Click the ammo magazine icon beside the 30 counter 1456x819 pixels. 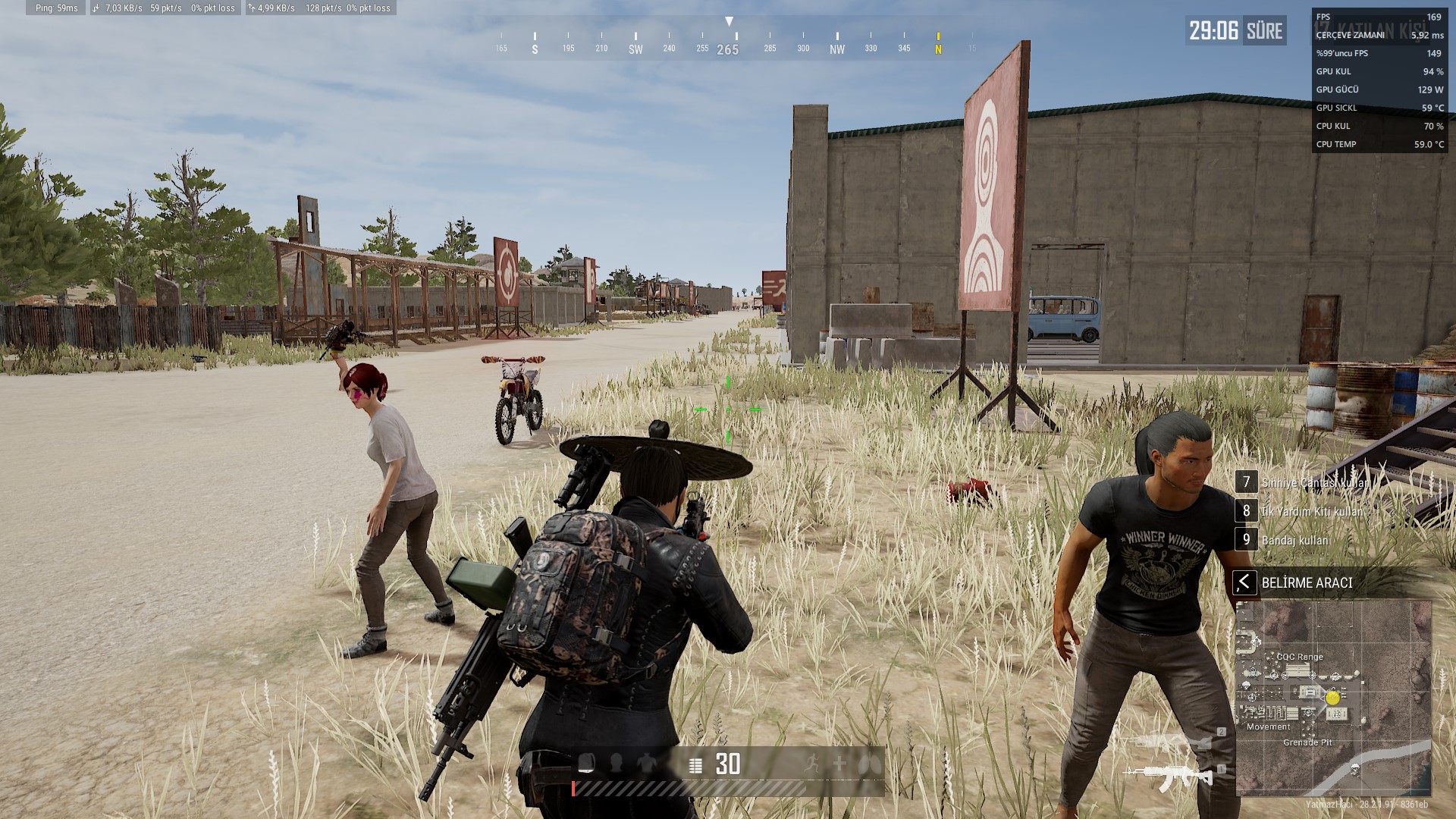coord(694,766)
